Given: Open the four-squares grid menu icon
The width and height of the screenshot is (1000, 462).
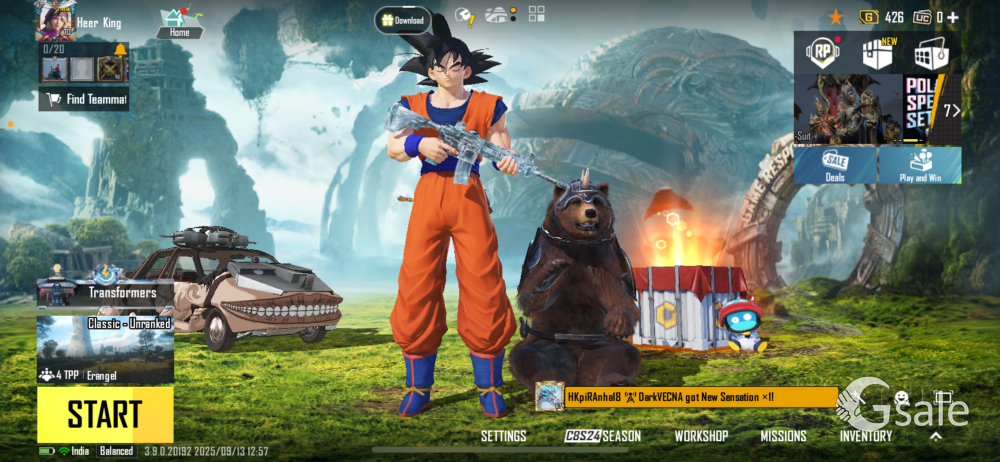Looking at the screenshot, I should pyautogui.click(x=537, y=14).
